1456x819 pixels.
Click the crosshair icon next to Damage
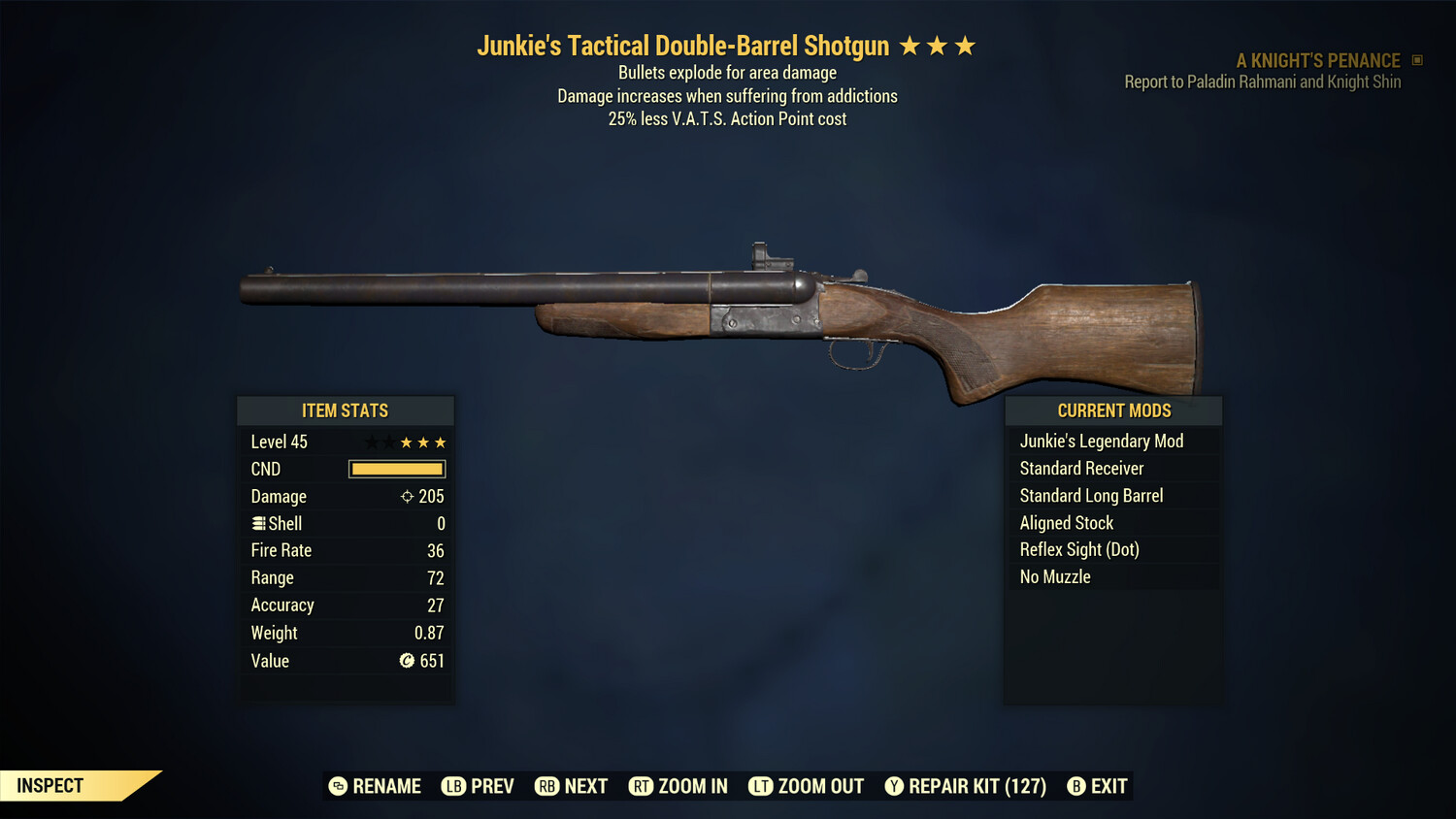pos(409,496)
